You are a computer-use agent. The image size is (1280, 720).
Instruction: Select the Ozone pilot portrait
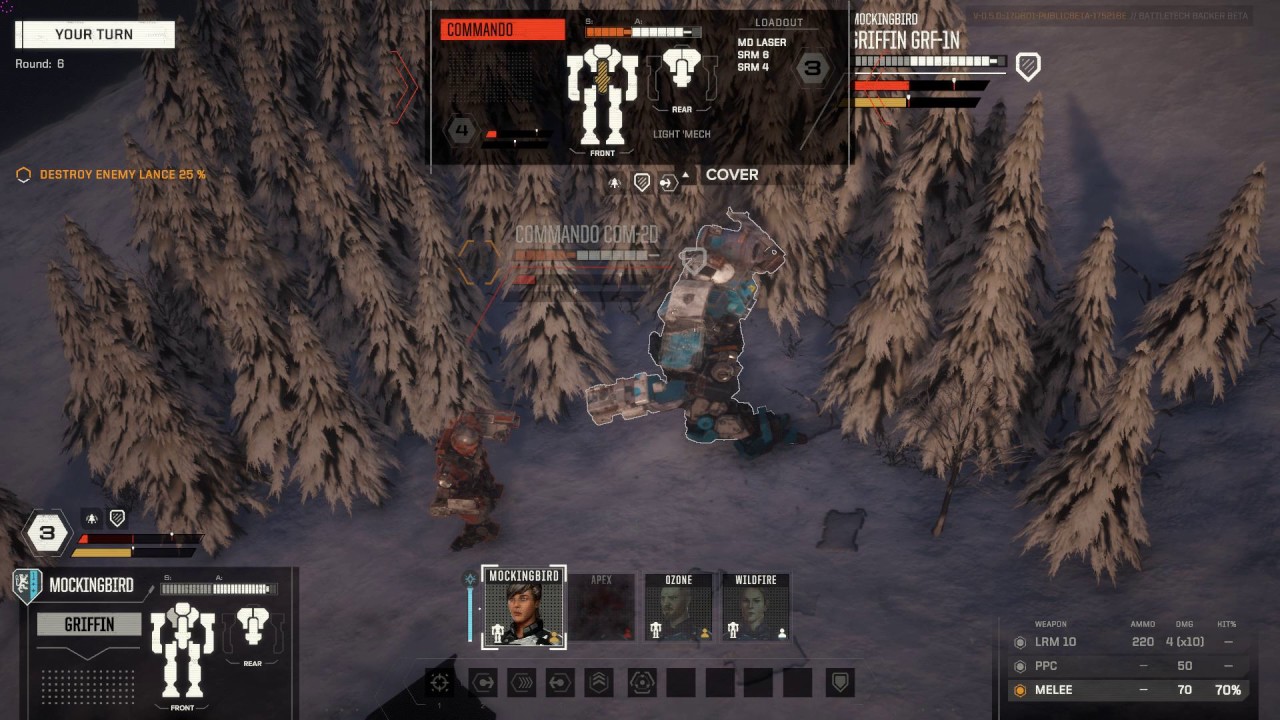click(x=679, y=607)
